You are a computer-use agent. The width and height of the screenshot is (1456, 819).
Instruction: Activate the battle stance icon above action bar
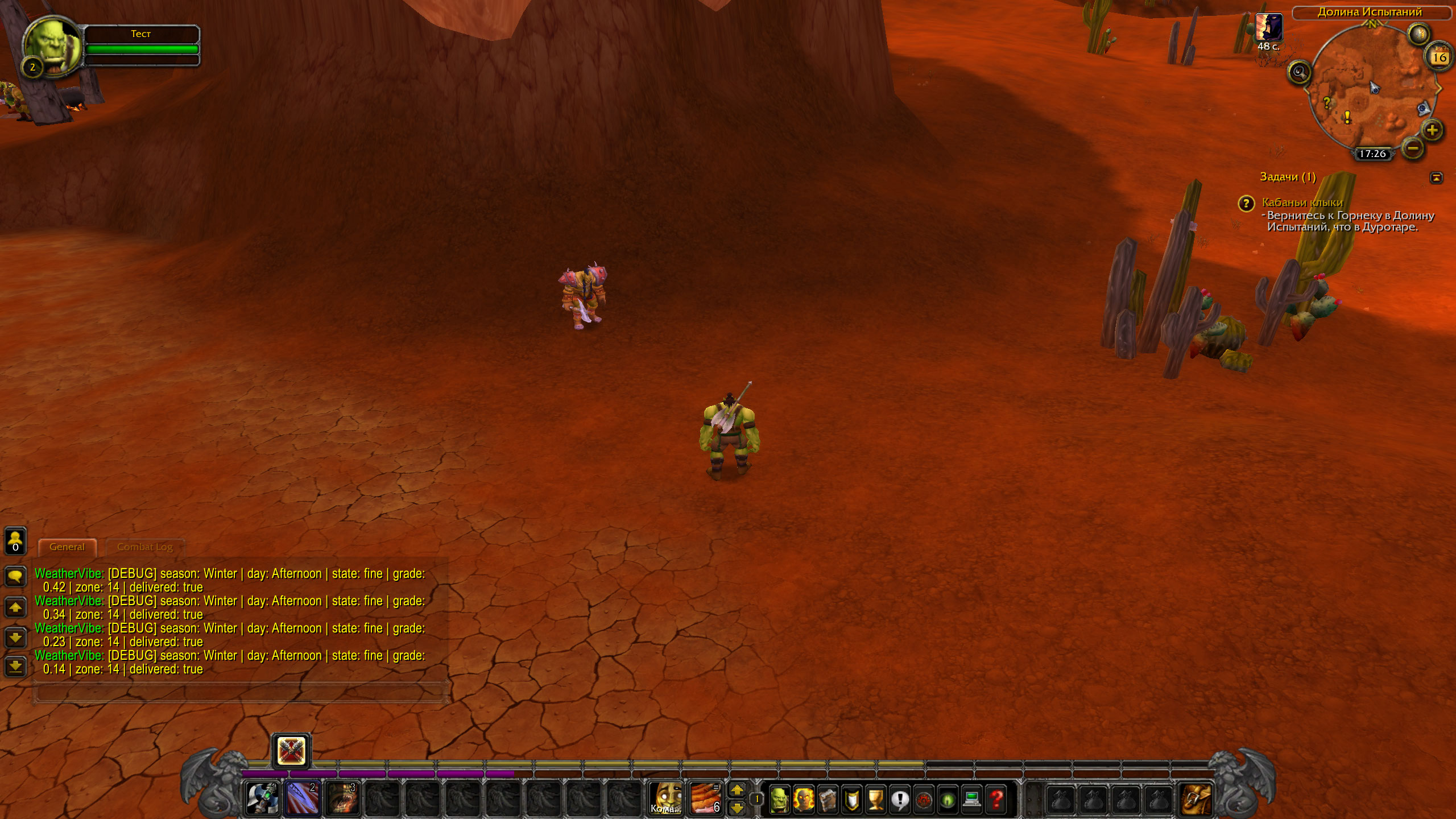coord(291,751)
